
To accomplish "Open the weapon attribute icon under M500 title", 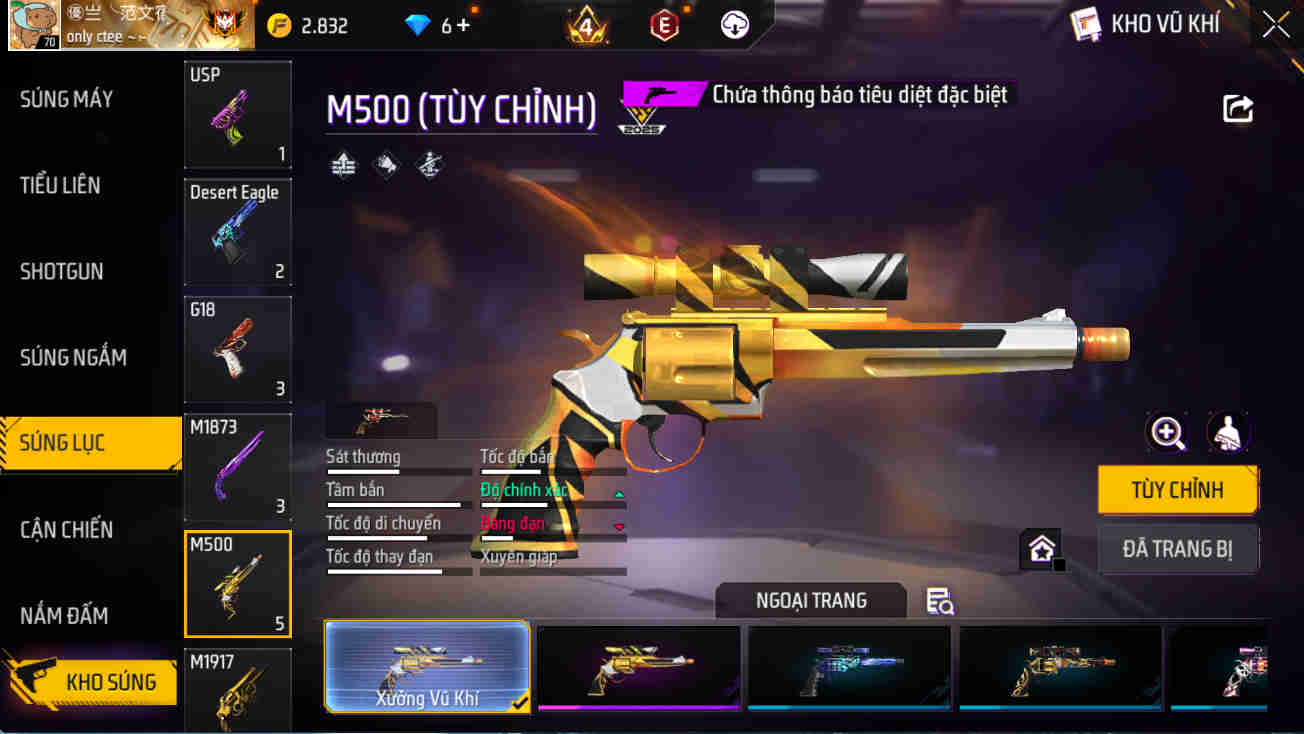I will tap(343, 163).
